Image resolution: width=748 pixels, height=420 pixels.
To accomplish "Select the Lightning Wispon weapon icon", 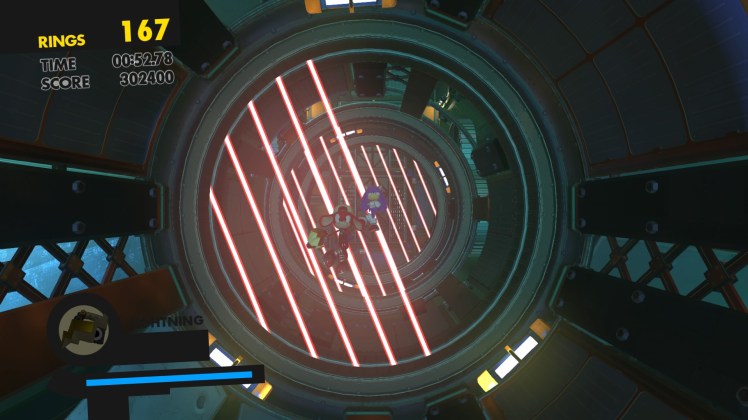I will (83, 328).
